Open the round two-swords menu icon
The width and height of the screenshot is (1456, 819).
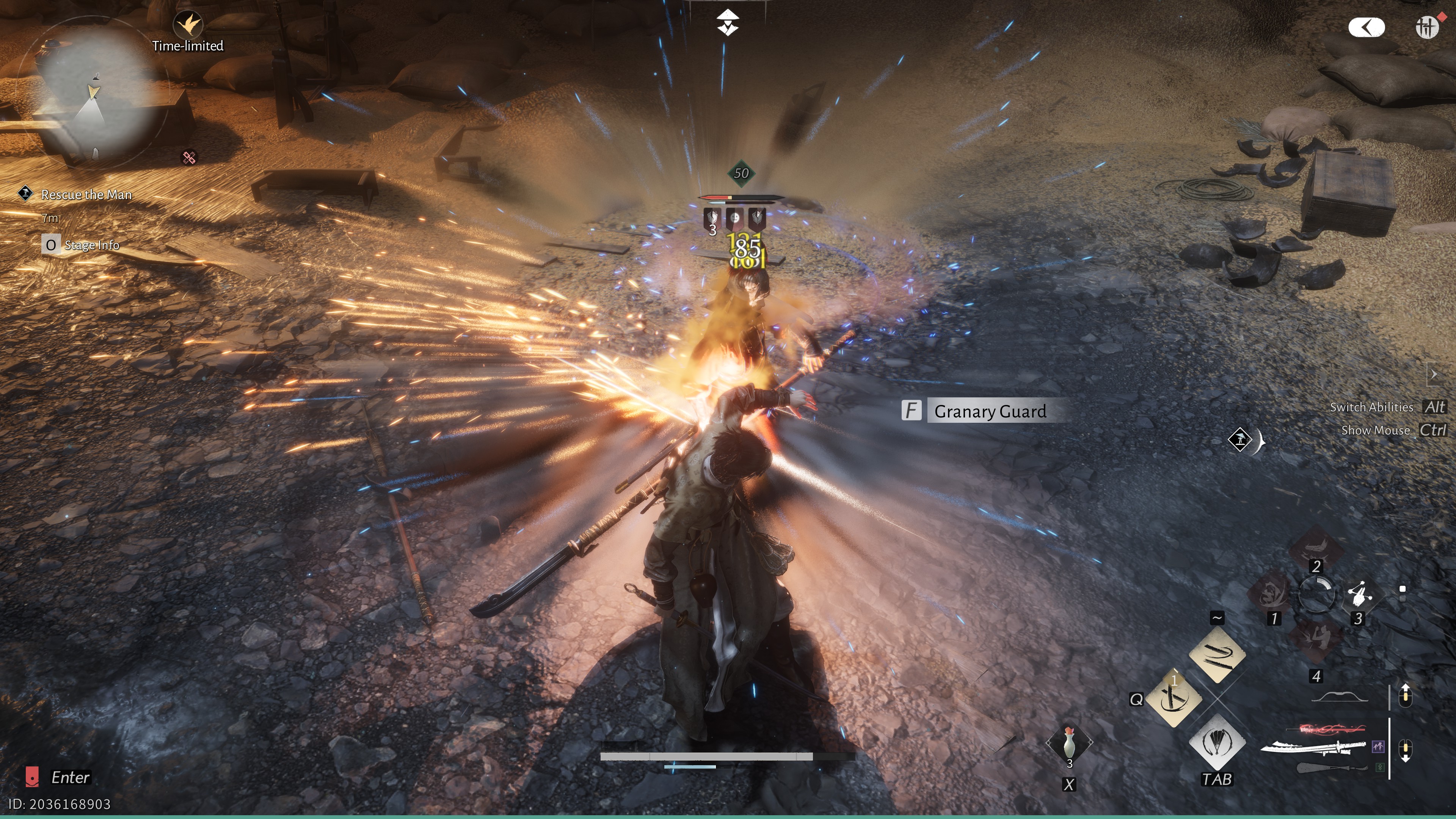[1426, 27]
